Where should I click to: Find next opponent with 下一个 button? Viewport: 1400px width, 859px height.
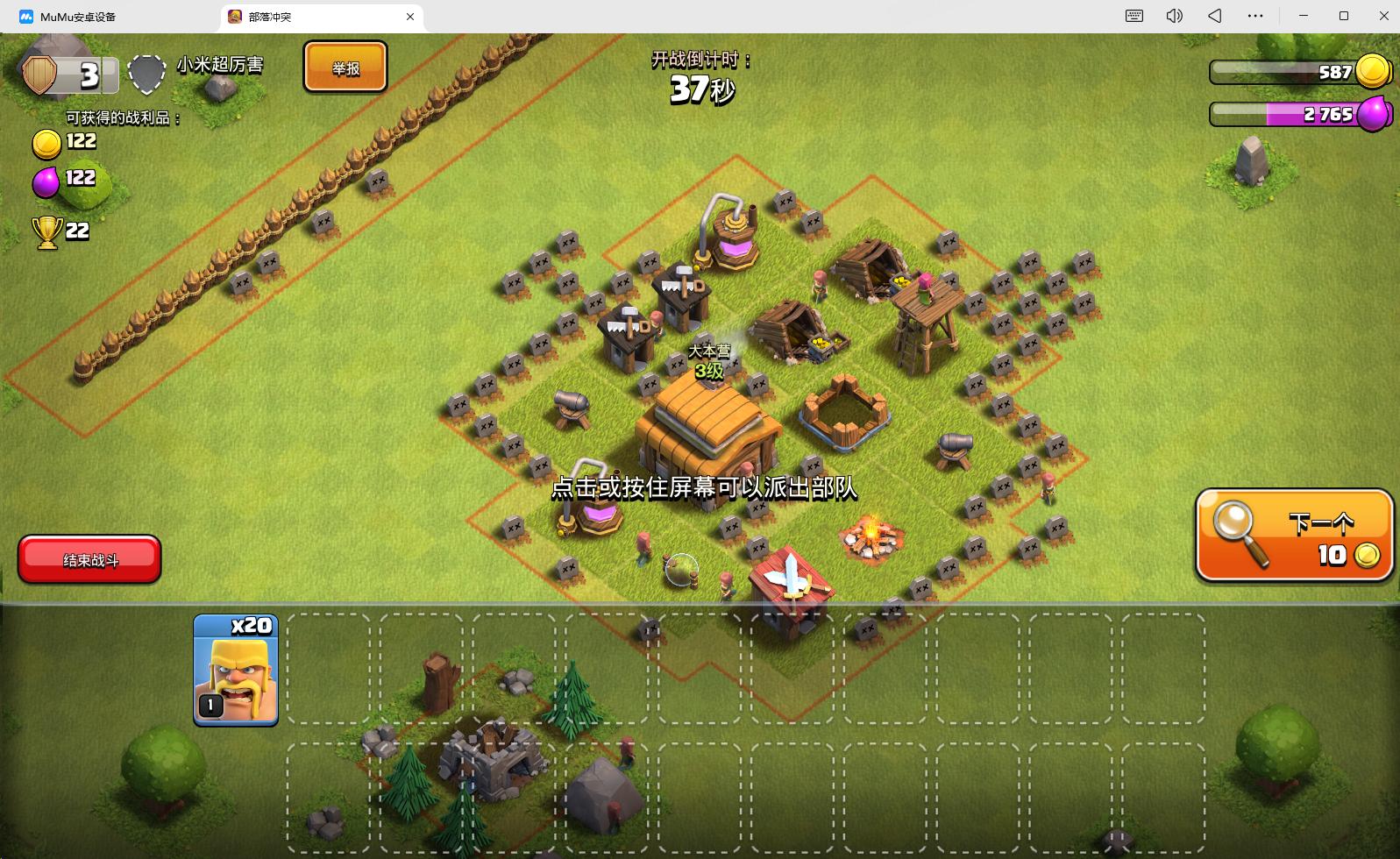[1294, 535]
